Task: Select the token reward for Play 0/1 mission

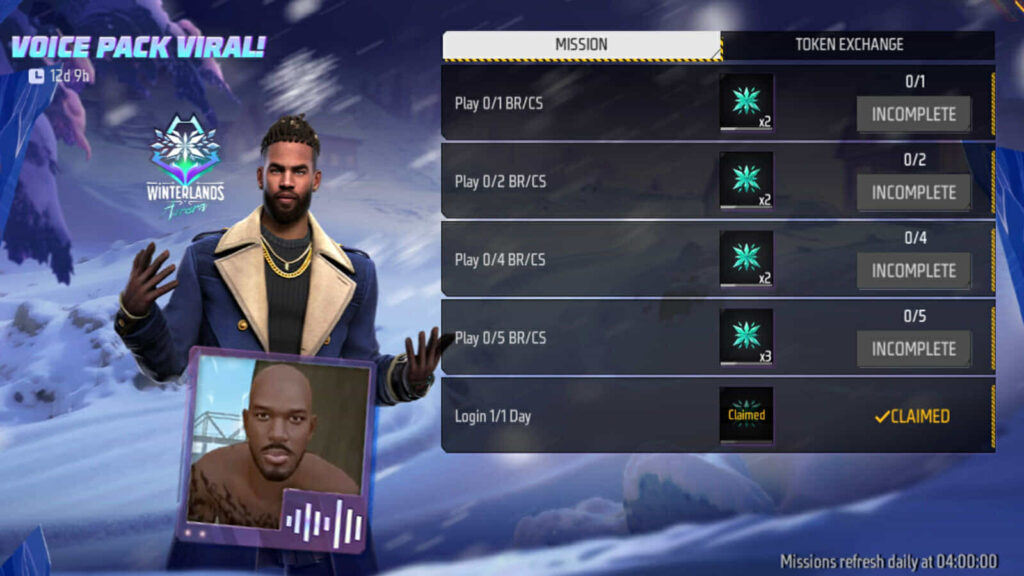Action: click(x=746, y=102)
